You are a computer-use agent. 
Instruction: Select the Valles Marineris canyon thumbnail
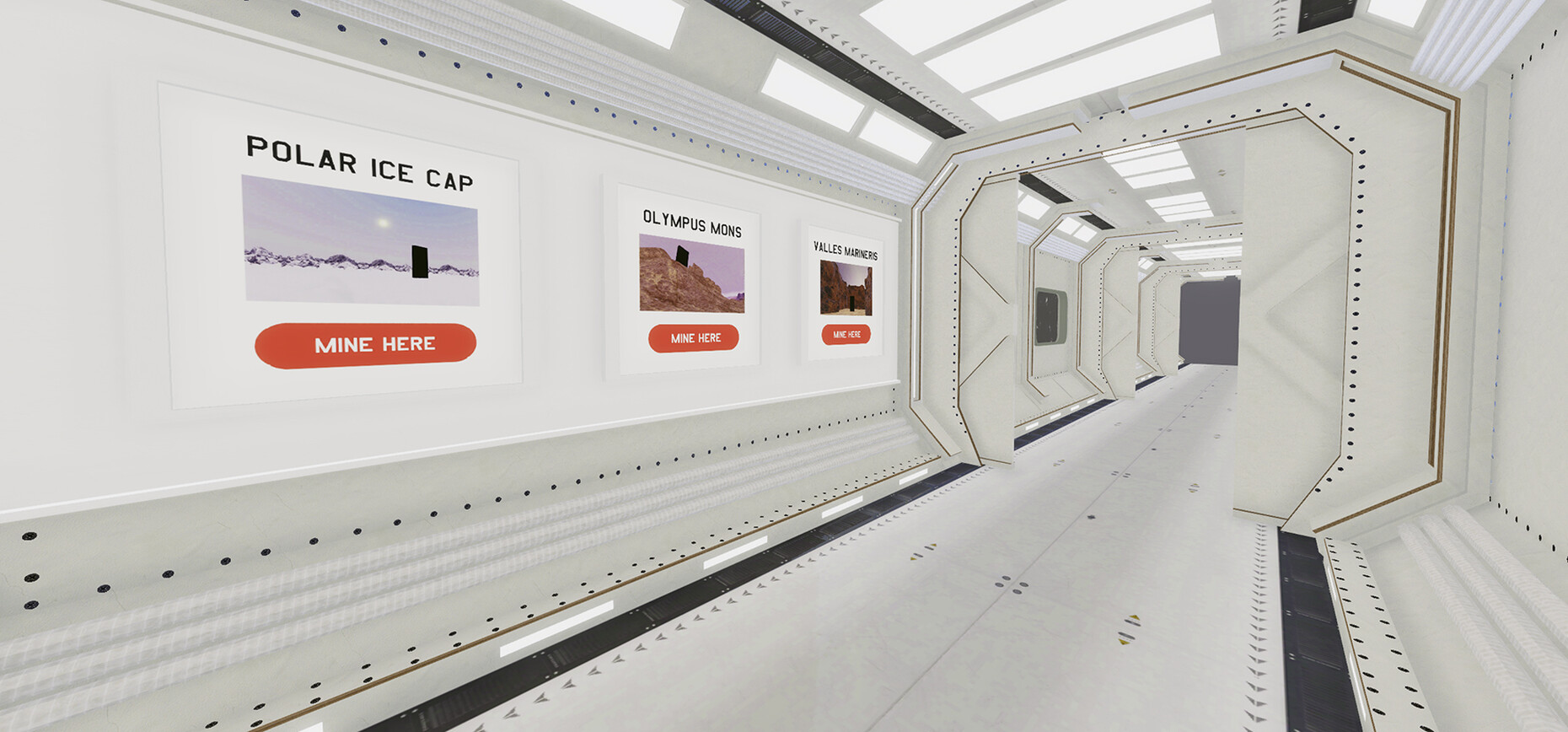(x=846, y=288)
